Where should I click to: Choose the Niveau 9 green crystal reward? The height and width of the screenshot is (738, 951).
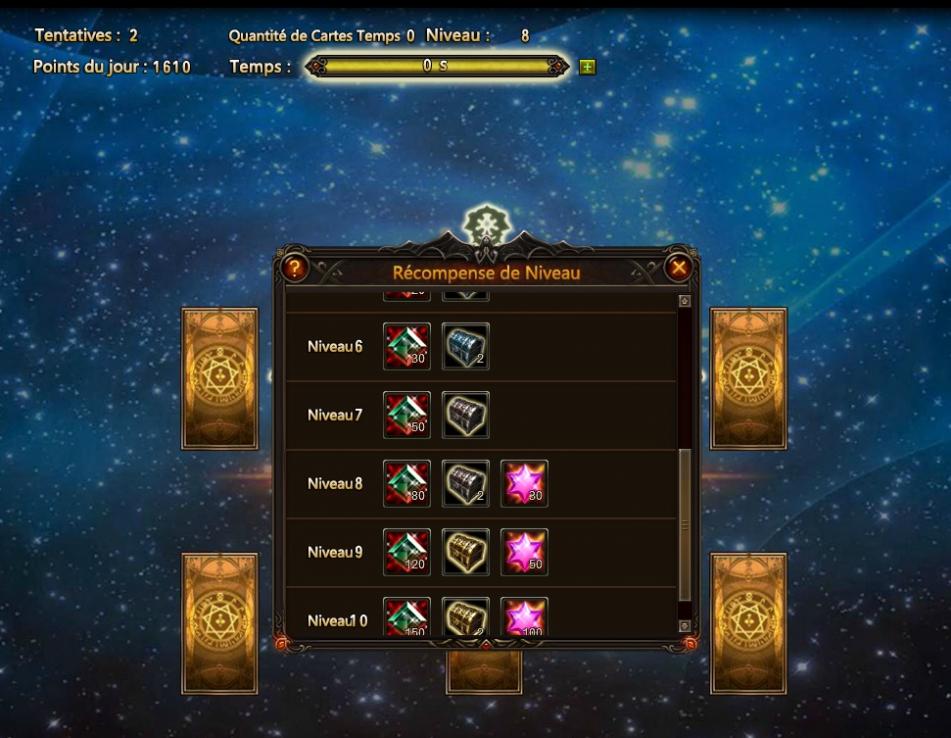tap(407, 552)
